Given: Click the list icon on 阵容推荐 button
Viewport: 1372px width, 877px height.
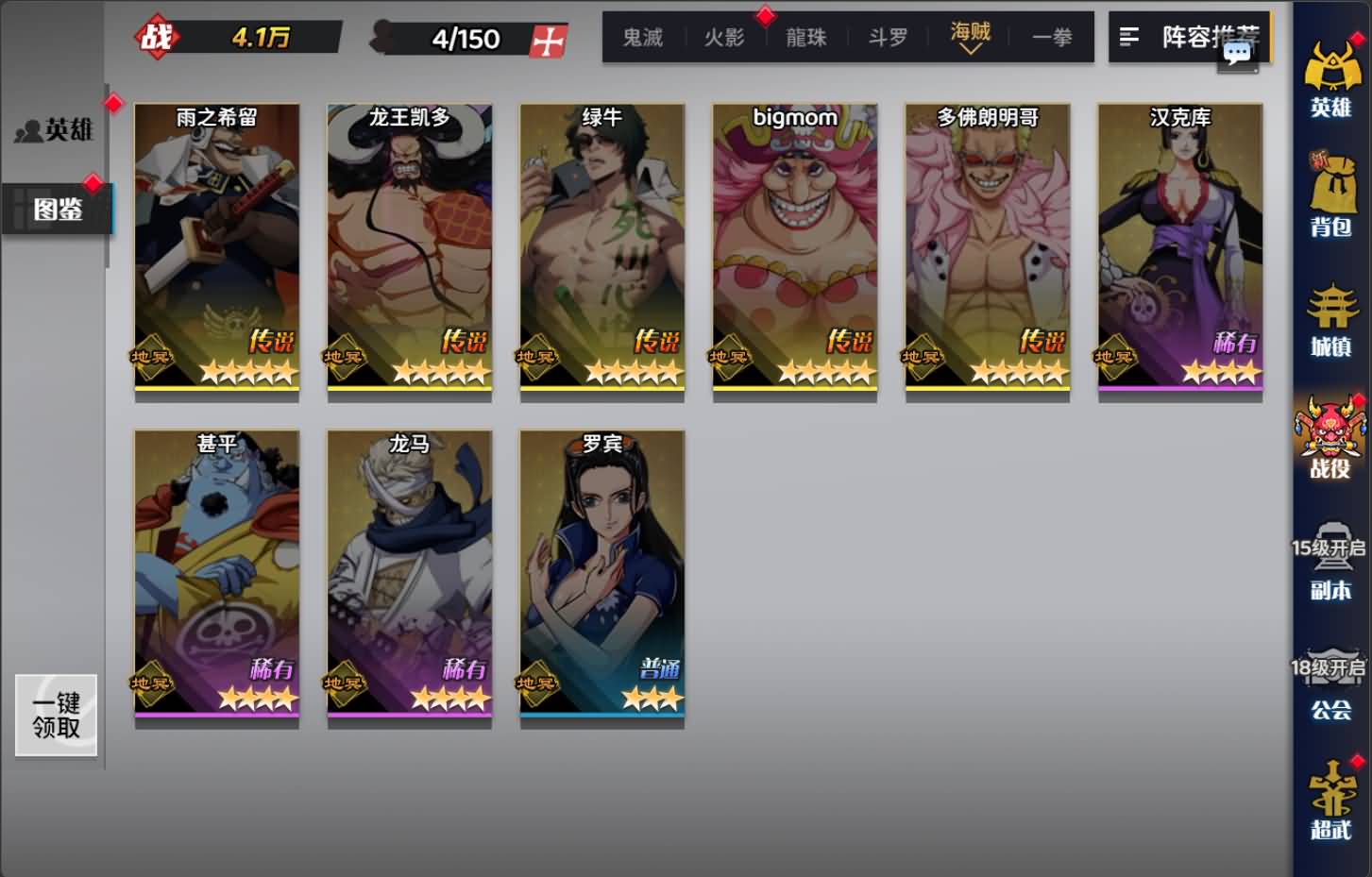Looking at the screenshot, I should [1129, 37].
